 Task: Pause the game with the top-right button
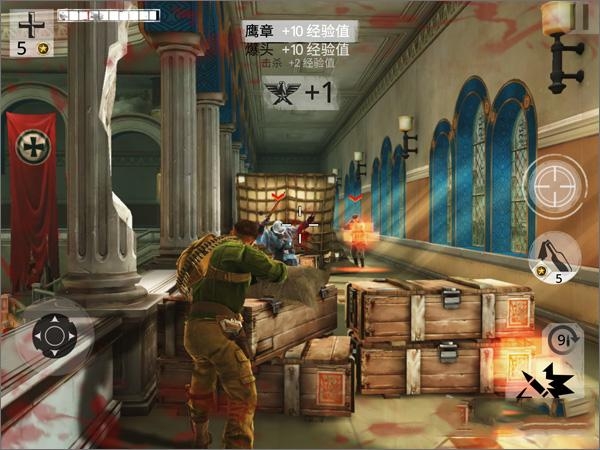(577, 16)
